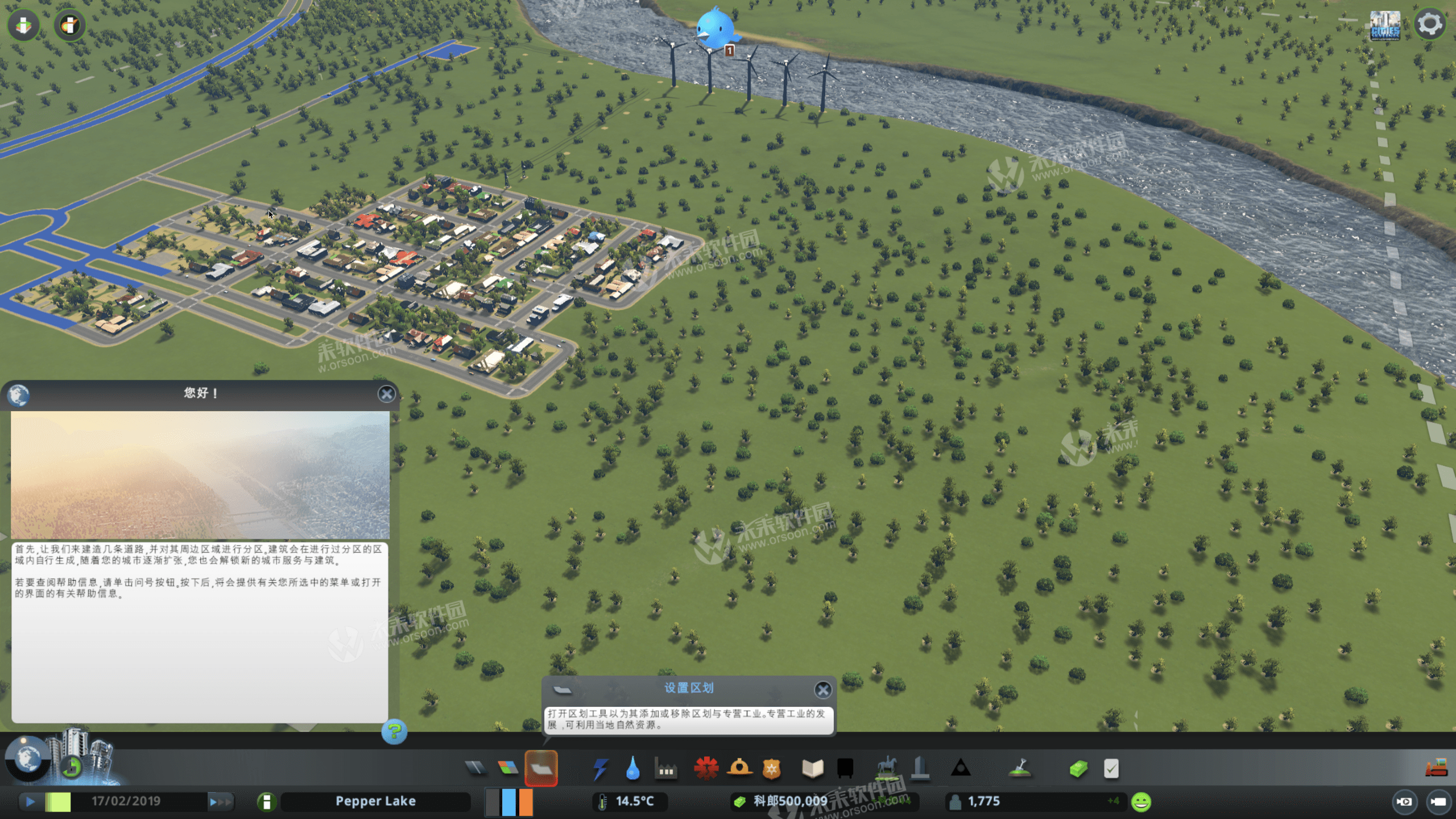Close the 设置区划 tooltip popup
The width and height of the screenshot is (1456, 819).
tap(822, 690)
